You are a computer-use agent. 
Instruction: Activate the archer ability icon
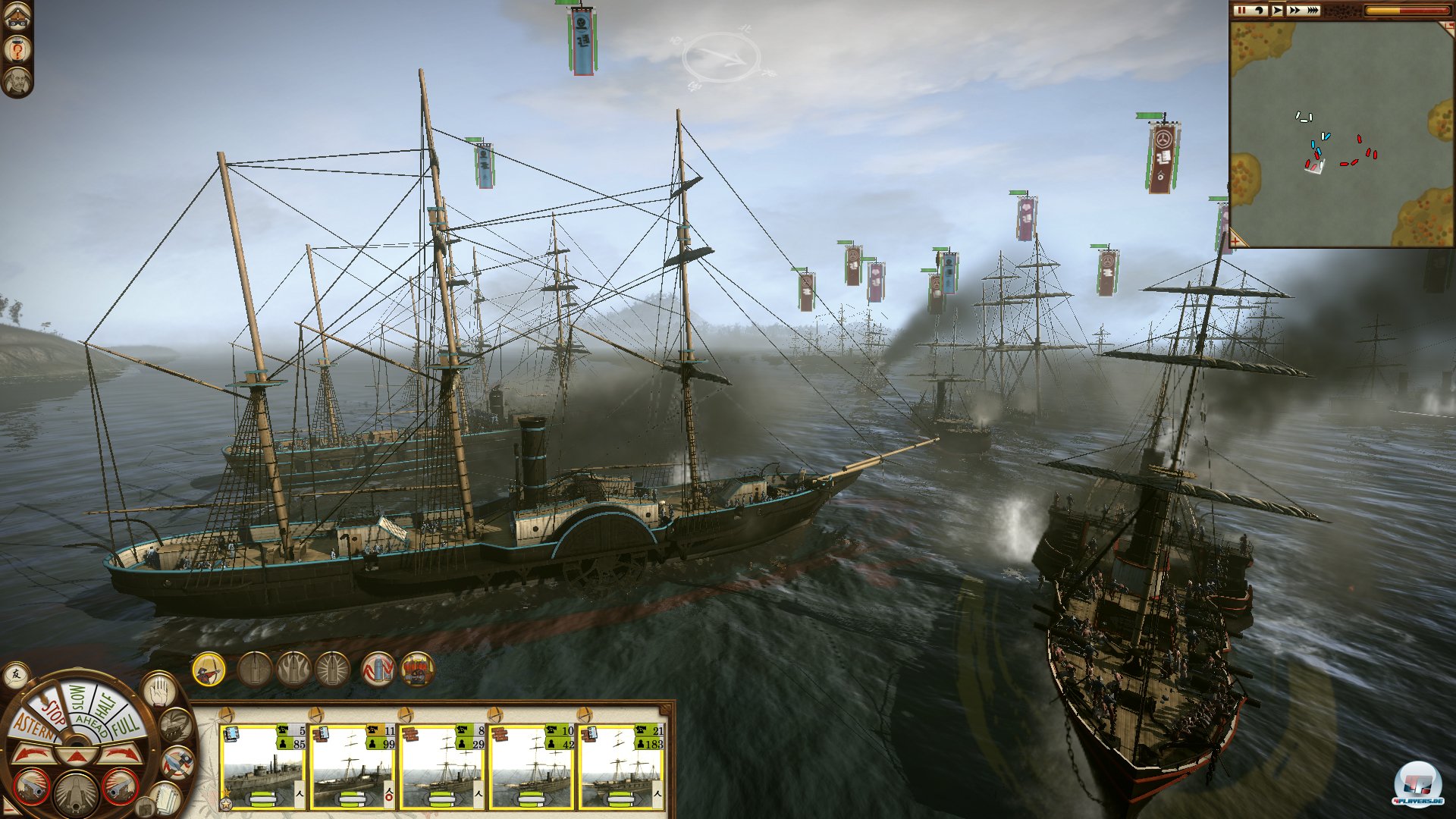click(x=209, y=670)
